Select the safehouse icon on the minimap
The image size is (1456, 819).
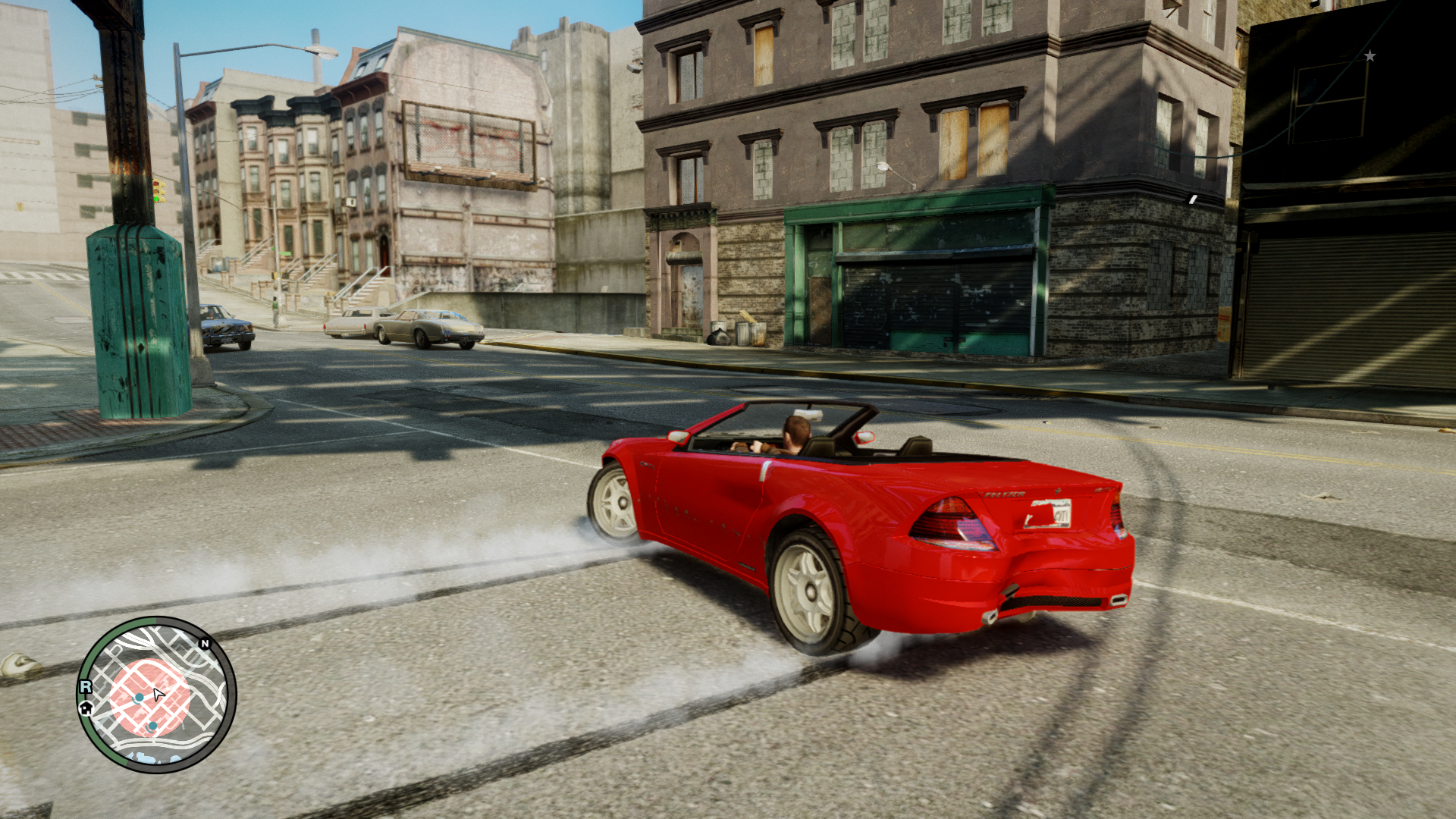86,708
